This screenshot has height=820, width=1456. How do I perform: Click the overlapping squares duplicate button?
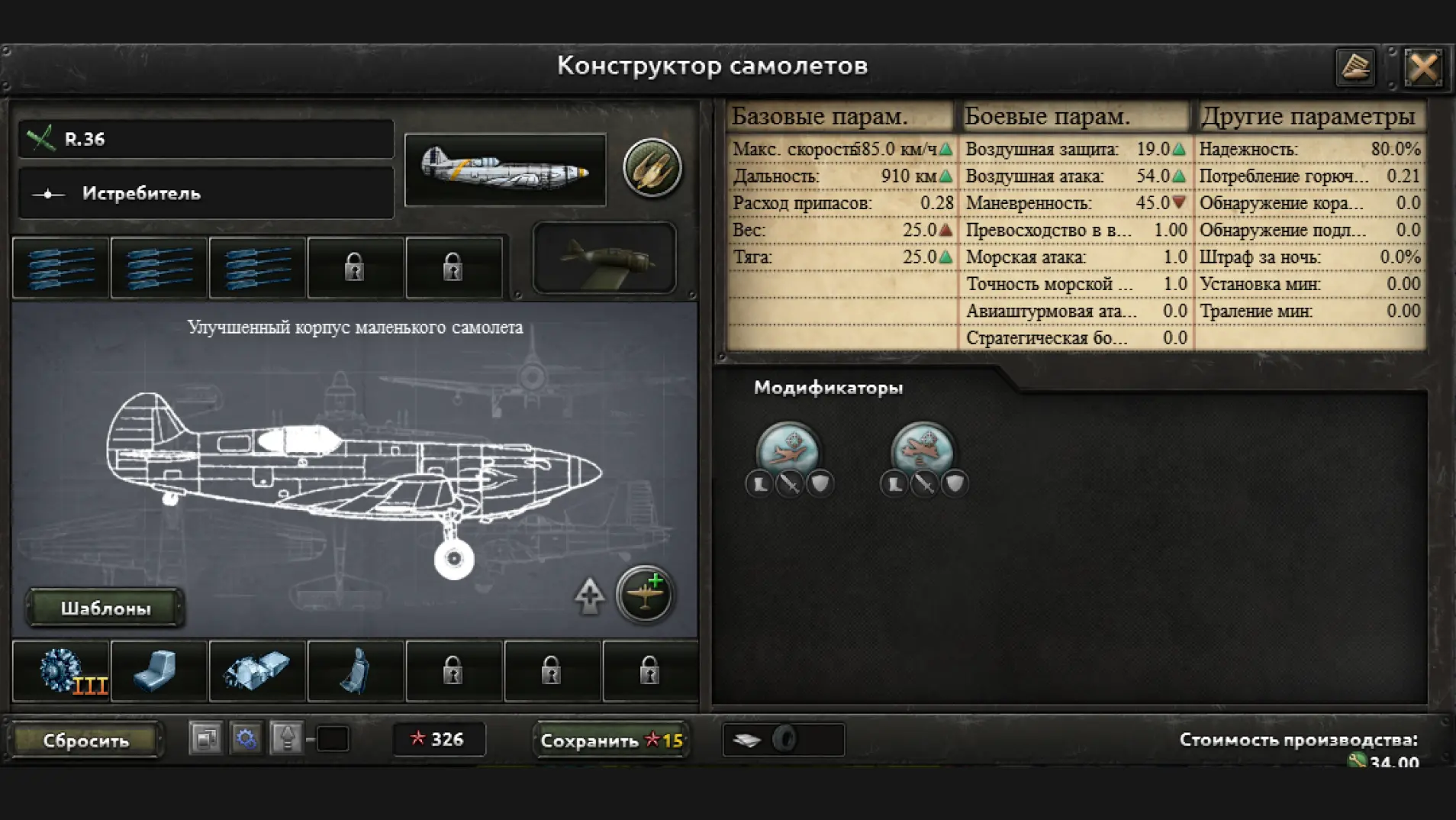click(x=205, y=738)
